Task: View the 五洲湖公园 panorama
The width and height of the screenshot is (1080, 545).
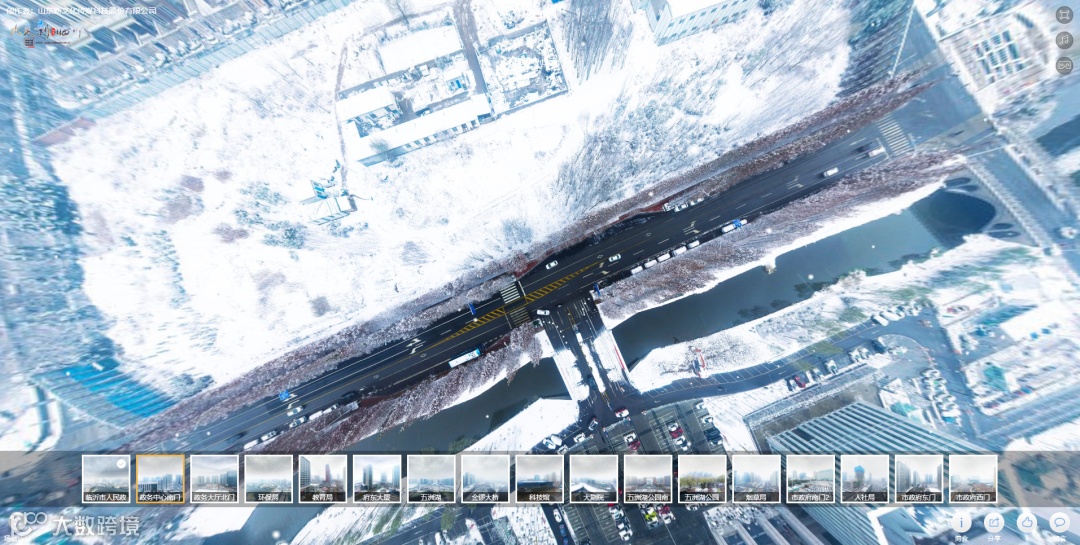Action: pyautogui.click(x=702, y=477)
